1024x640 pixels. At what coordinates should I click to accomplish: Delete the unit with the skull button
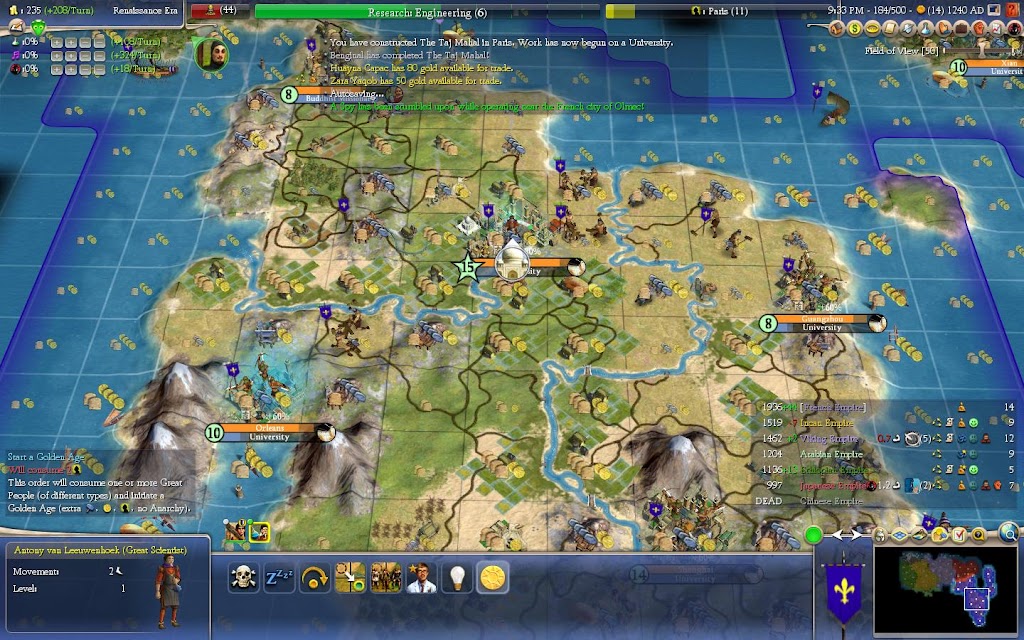[x=243, y=577]
